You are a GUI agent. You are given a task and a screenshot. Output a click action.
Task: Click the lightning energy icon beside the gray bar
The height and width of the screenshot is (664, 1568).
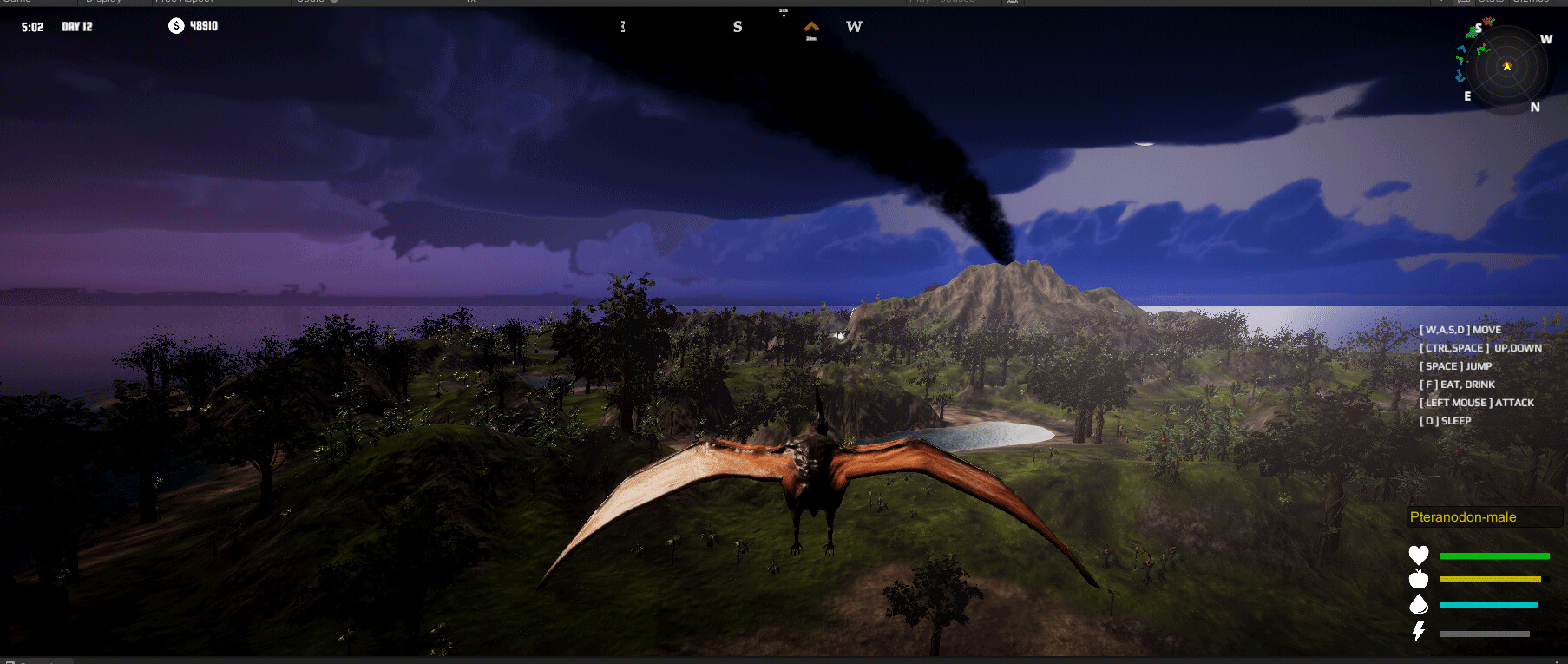[x=1418, y=631]
